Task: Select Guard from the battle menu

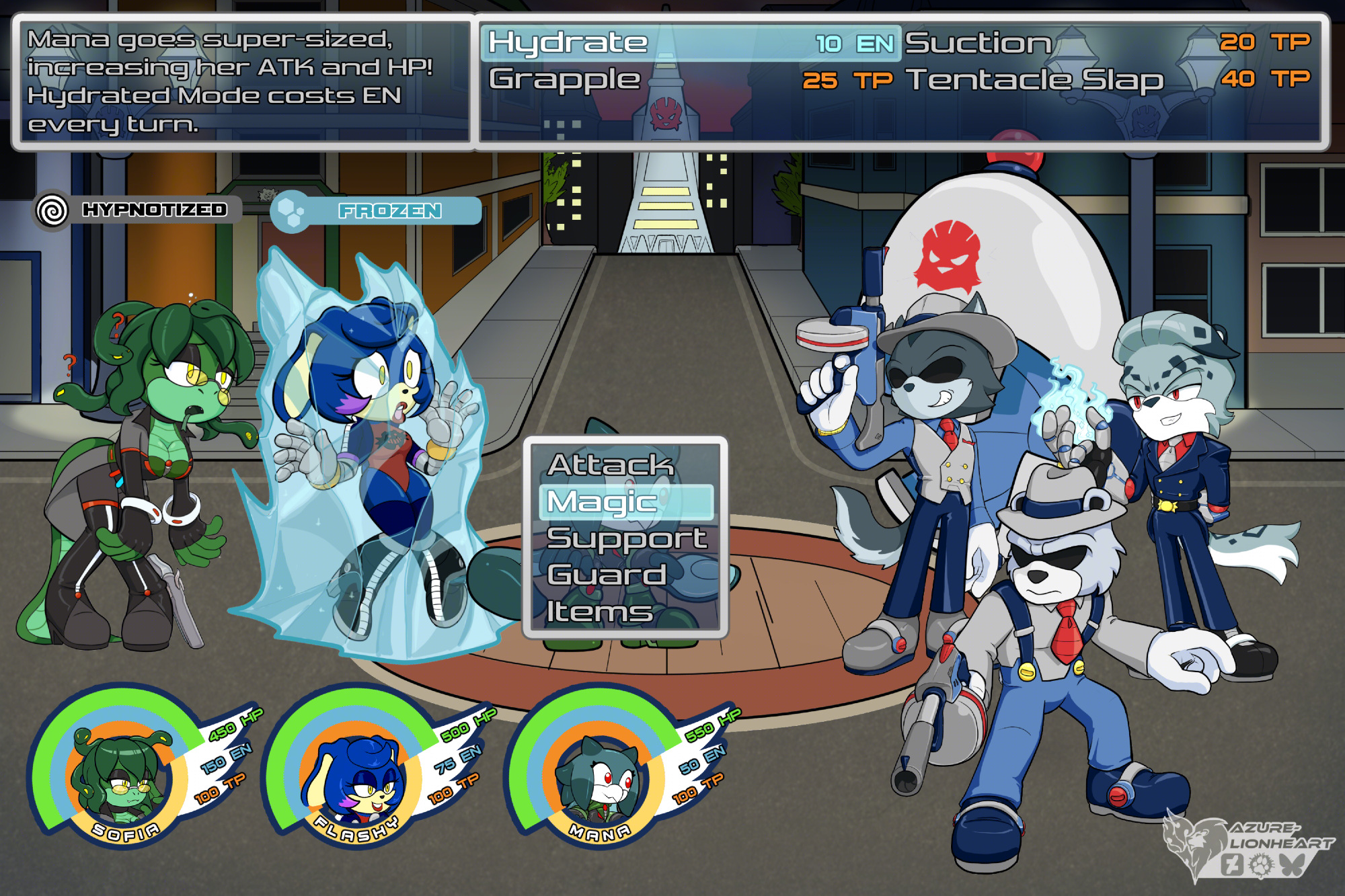Action: tap(607, 575)
